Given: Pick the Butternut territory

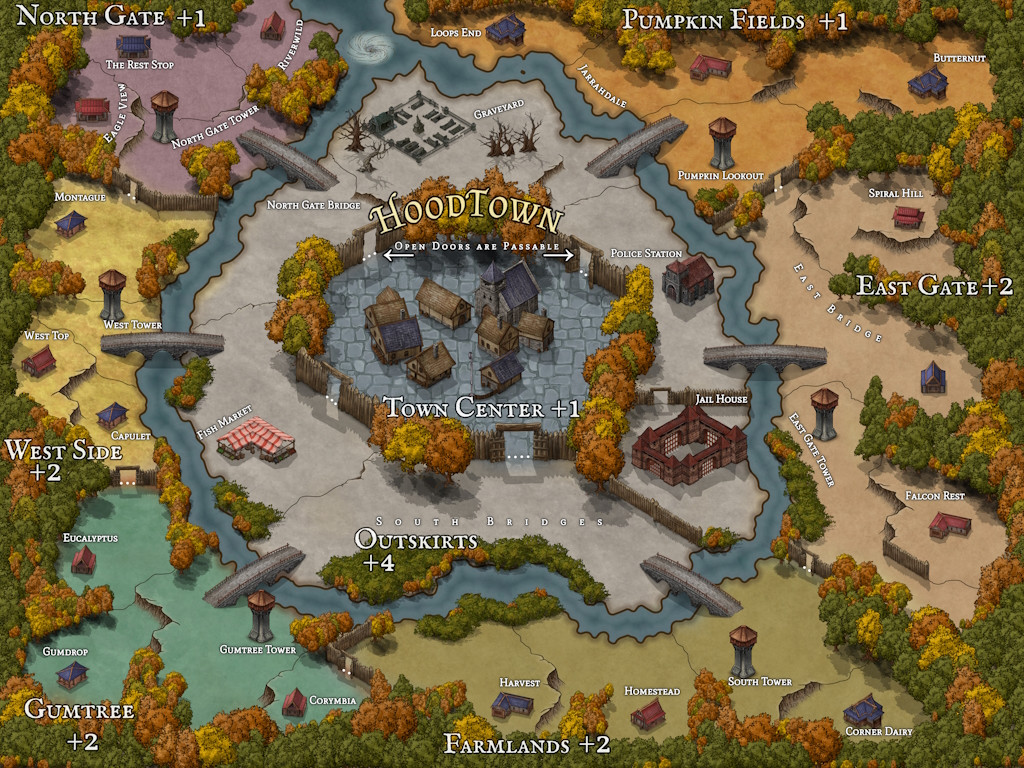Looking at the screenshot, I should point(928,82).
